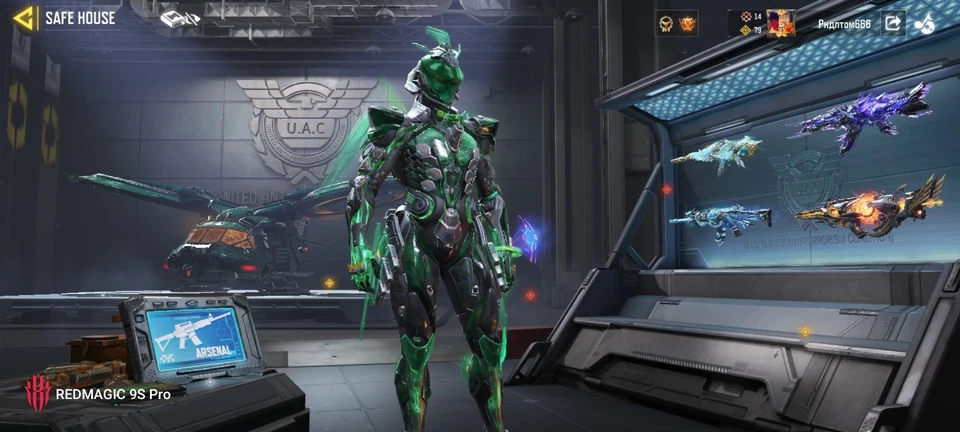Go back from the Safe House screen

[x=22, y=18]
